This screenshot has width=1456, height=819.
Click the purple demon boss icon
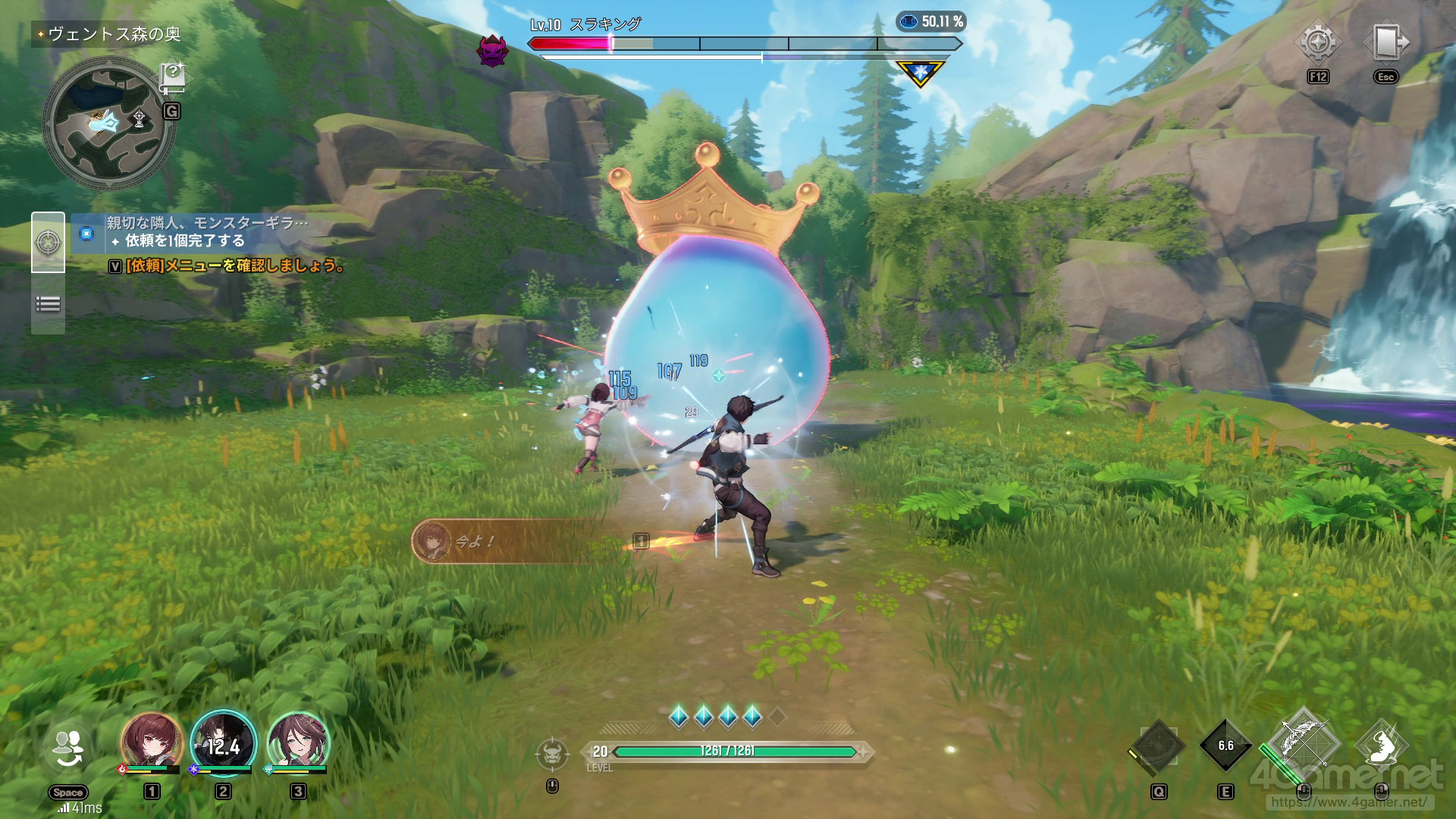pyautogui.click(x=491, y=51)
